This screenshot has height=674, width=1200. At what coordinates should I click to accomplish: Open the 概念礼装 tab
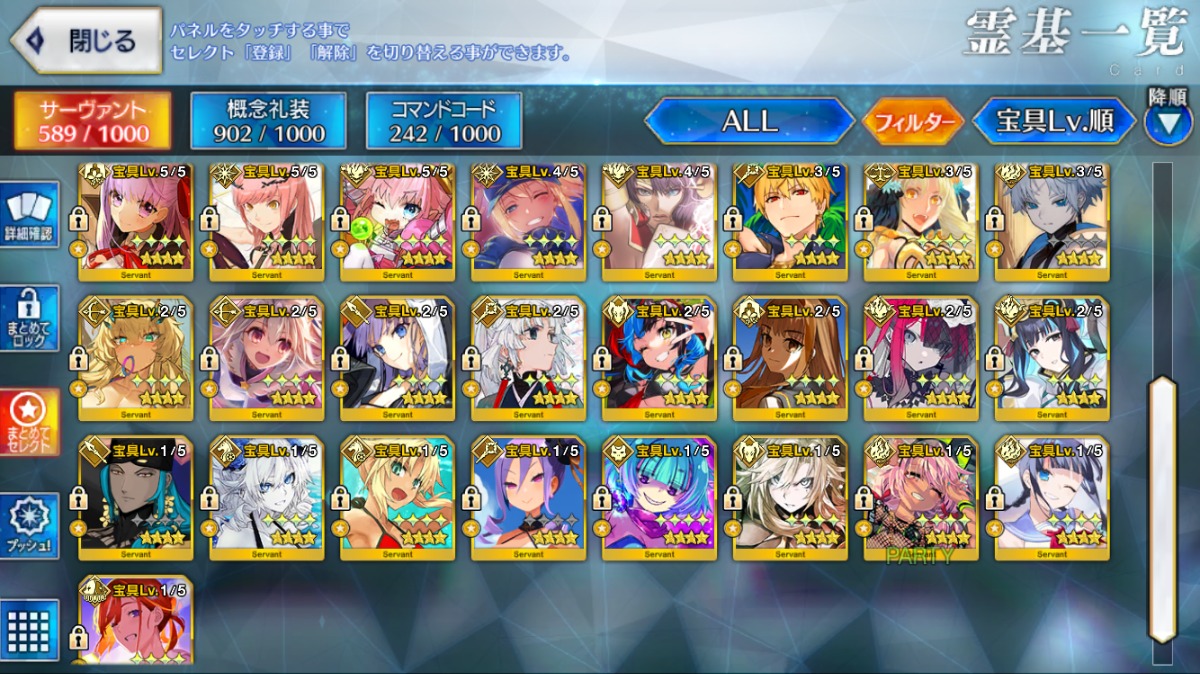click(x=268, y=121)
